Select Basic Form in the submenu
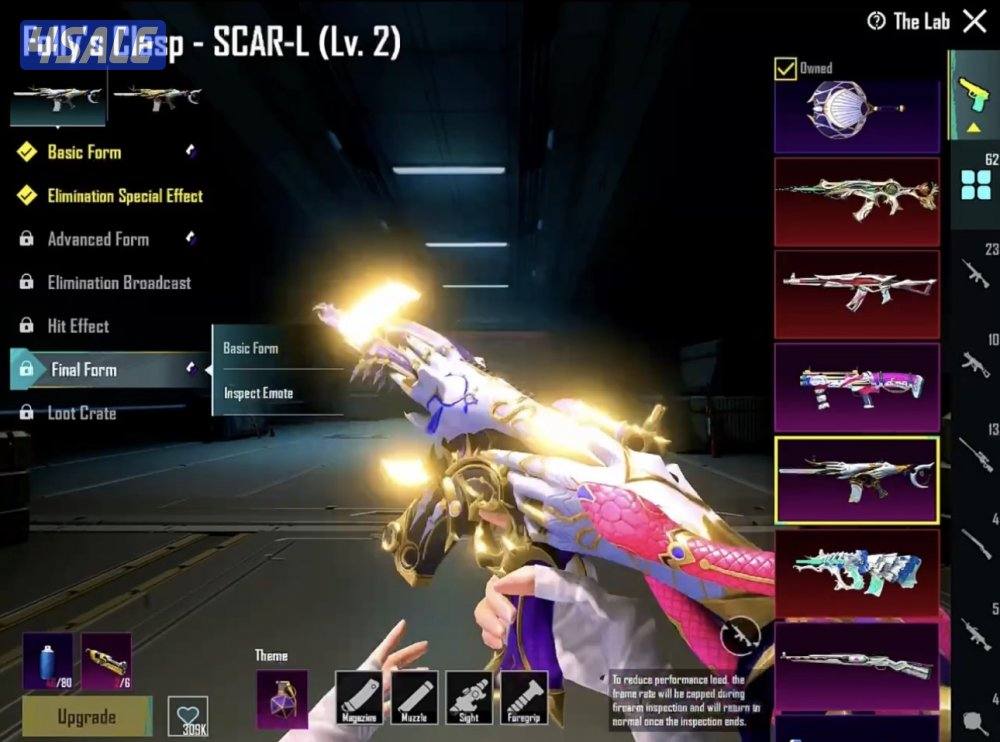The width and height of the screenshot is (1000, 742). 251,348
